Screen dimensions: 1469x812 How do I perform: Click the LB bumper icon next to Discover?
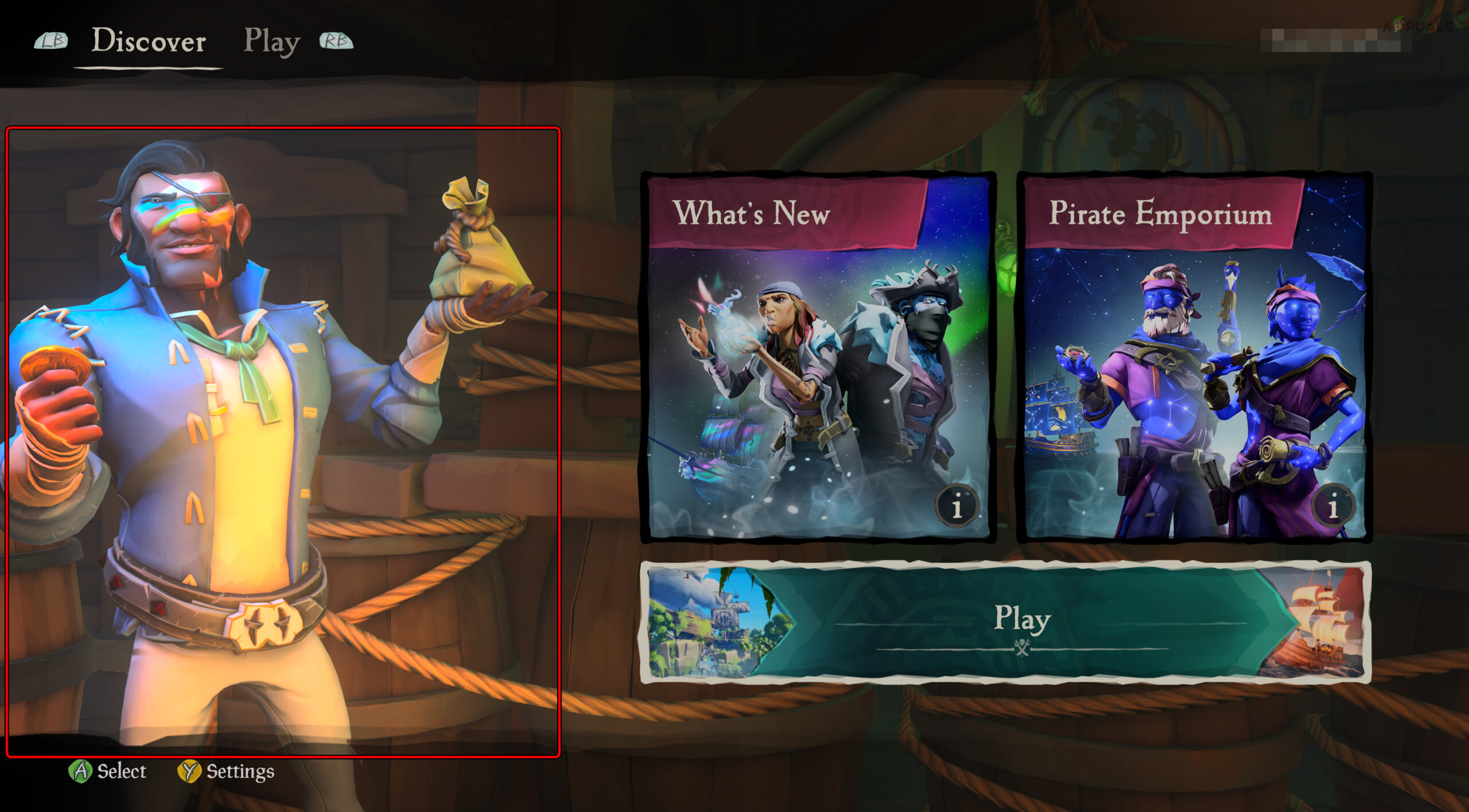coord(50,41)
